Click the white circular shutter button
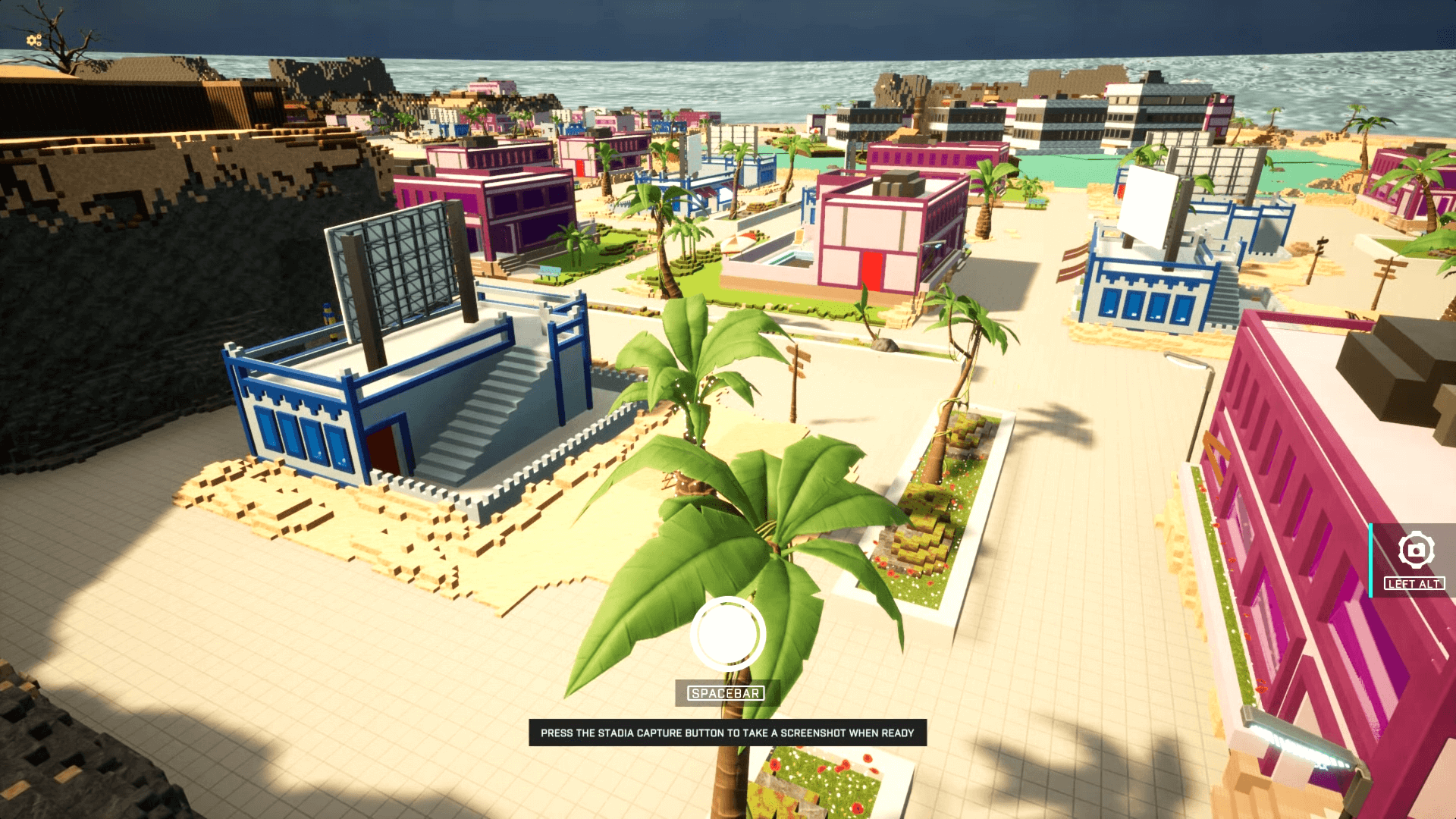 pyautogui.click(x=727, y=634)
